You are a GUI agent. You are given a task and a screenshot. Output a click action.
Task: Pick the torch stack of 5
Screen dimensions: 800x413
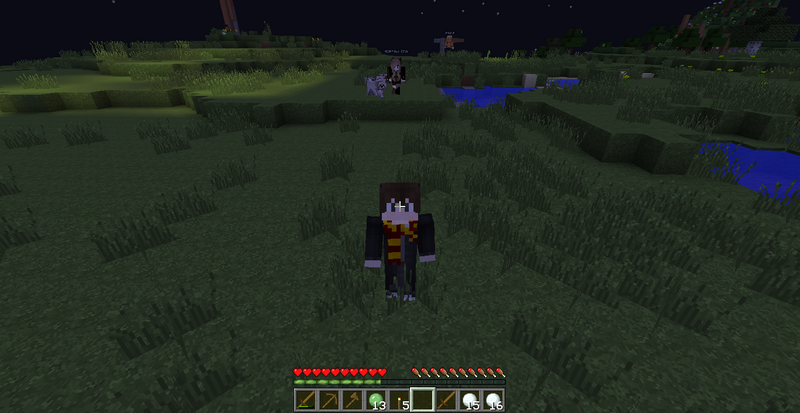pyautogui.click(x=400, y=401)
